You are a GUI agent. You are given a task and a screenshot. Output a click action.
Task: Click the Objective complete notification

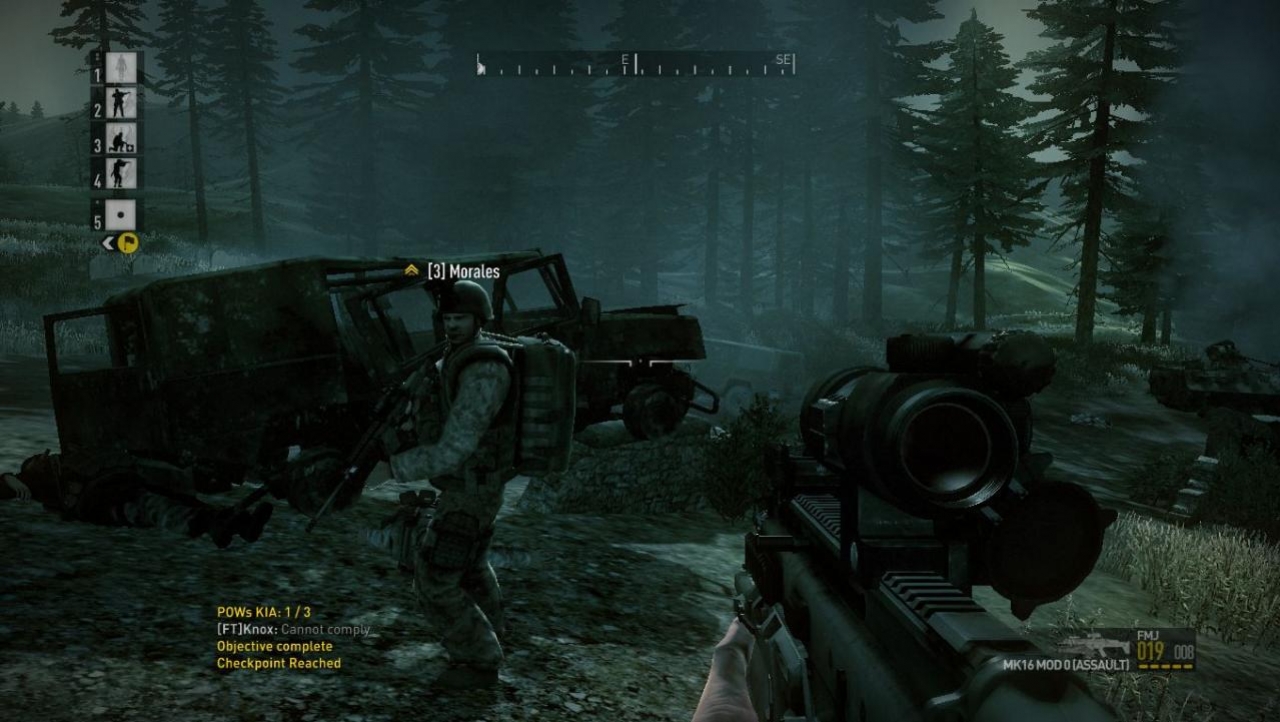point(272,645)
